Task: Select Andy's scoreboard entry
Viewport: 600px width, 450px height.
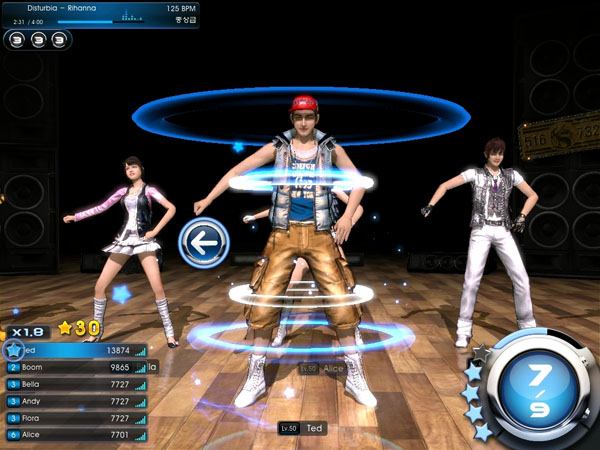Action: coord(76,401)
